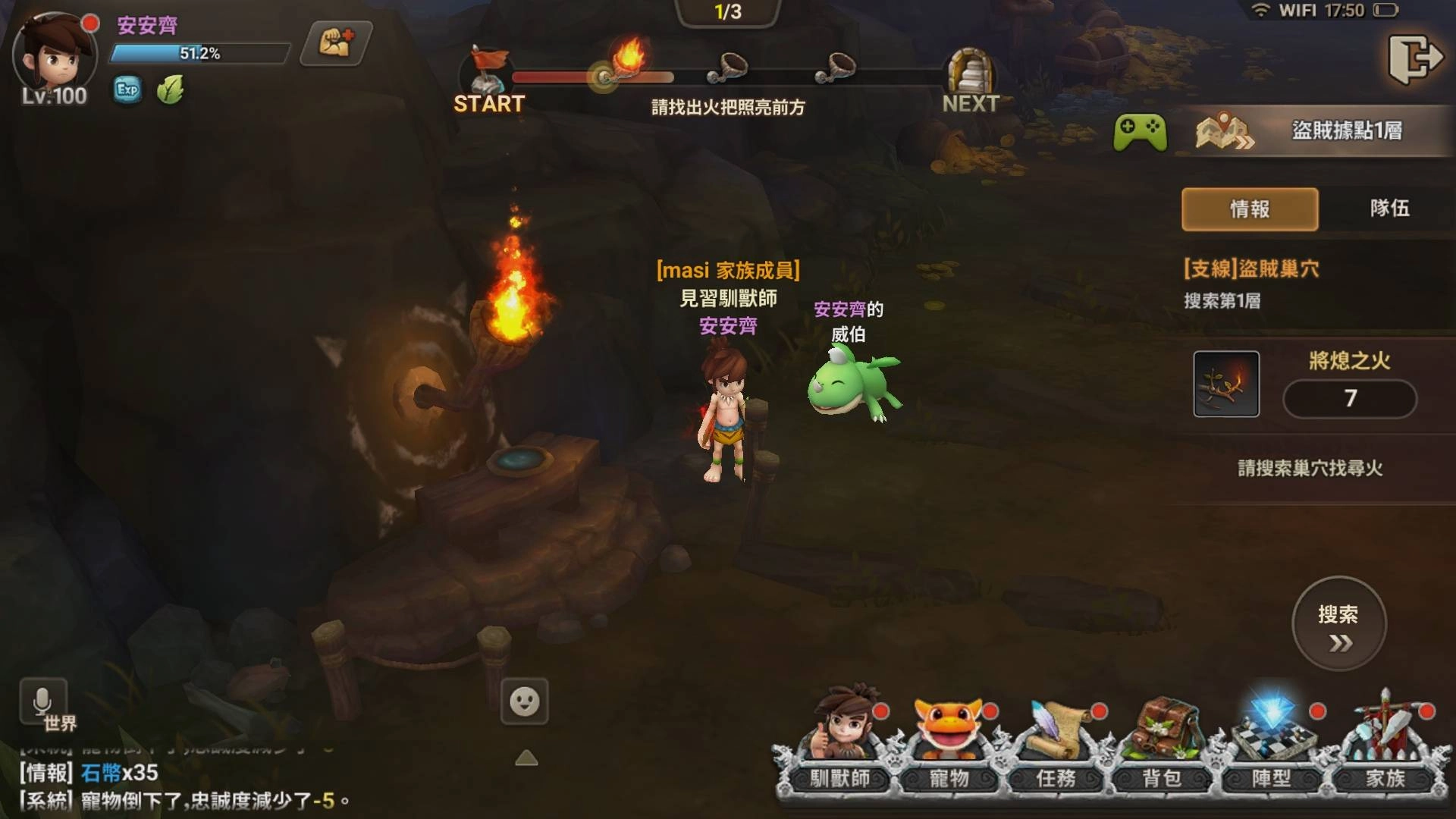
Task: Open the 寵物 pet menu
Action: 949,743
